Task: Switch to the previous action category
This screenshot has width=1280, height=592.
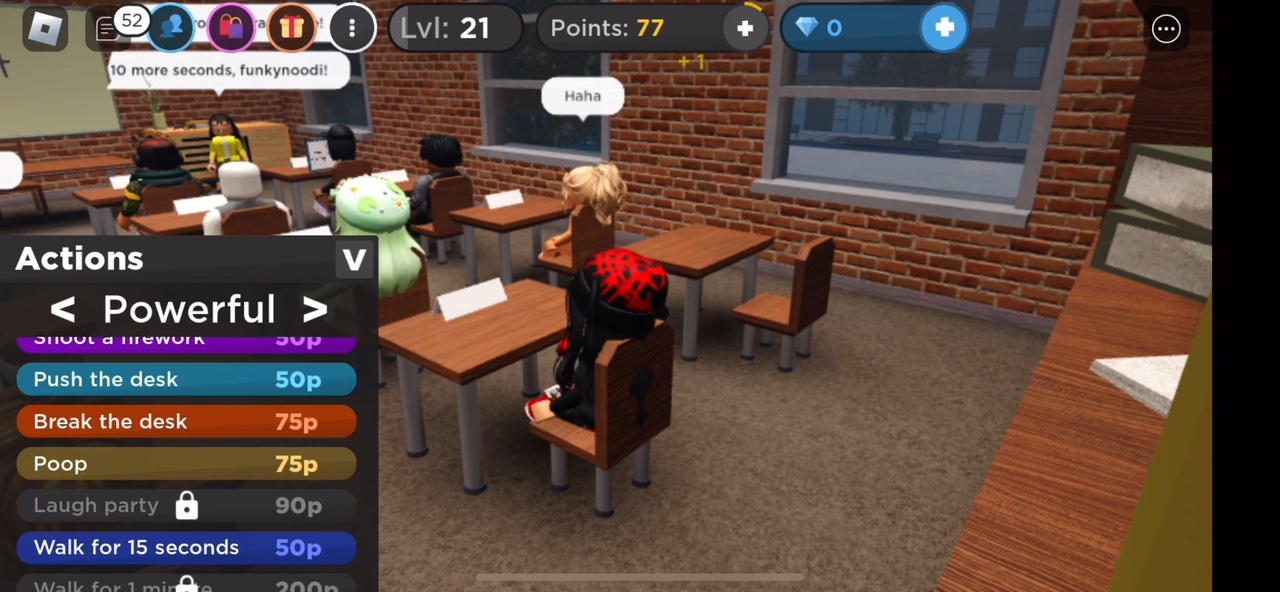Action: [63, 310]
